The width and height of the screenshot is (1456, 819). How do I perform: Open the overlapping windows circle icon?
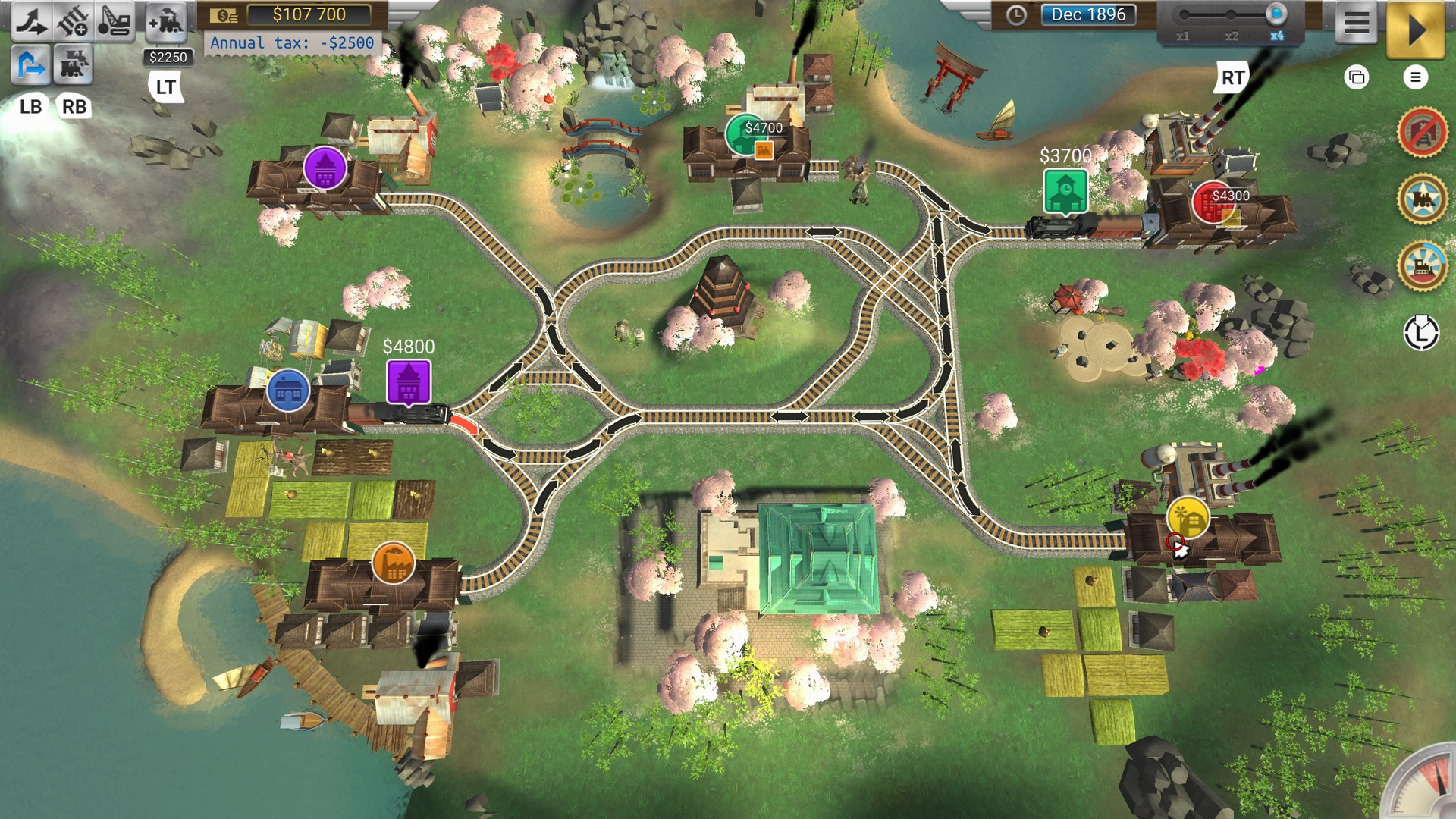pos(1357,77)
